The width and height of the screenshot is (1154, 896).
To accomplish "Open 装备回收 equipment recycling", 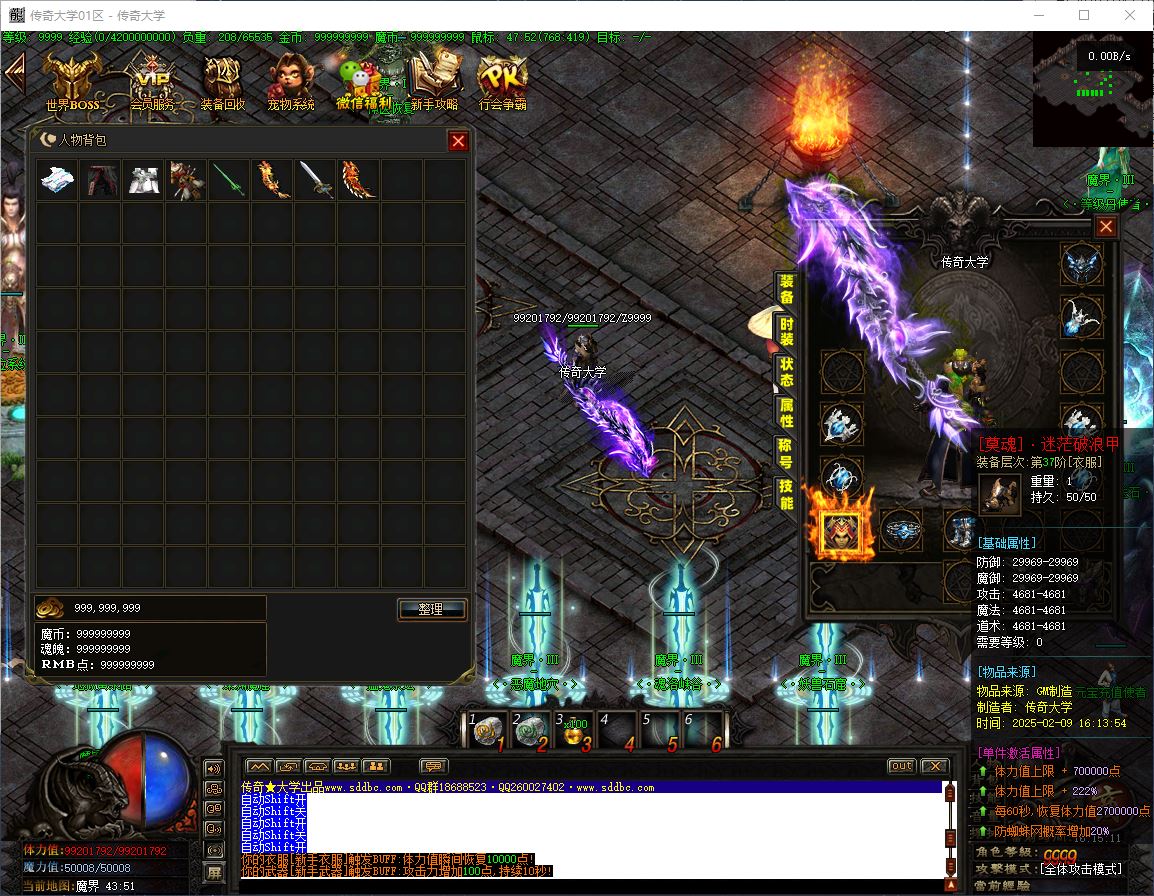I will click(x=222, y=80).
